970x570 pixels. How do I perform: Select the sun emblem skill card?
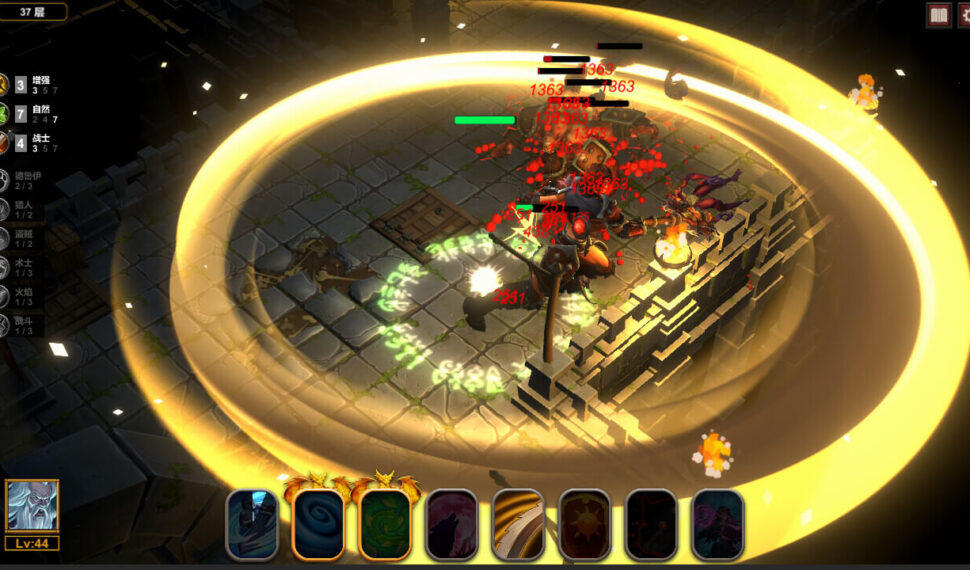(585, 523)
